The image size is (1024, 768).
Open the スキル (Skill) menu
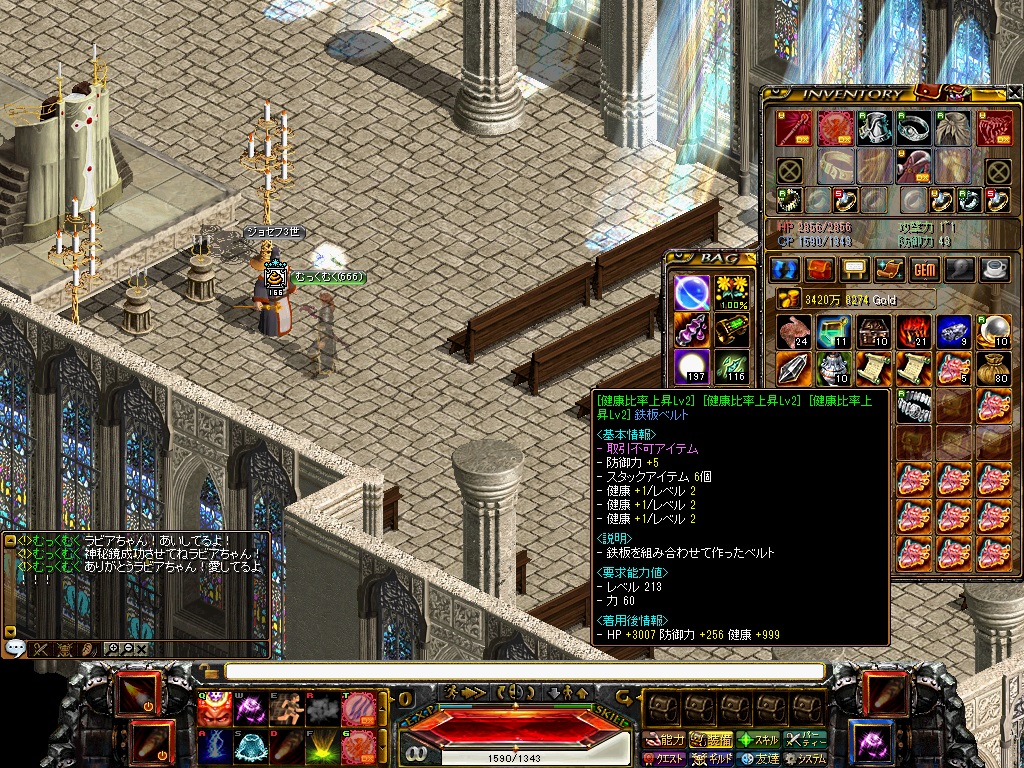pos(758,740)
